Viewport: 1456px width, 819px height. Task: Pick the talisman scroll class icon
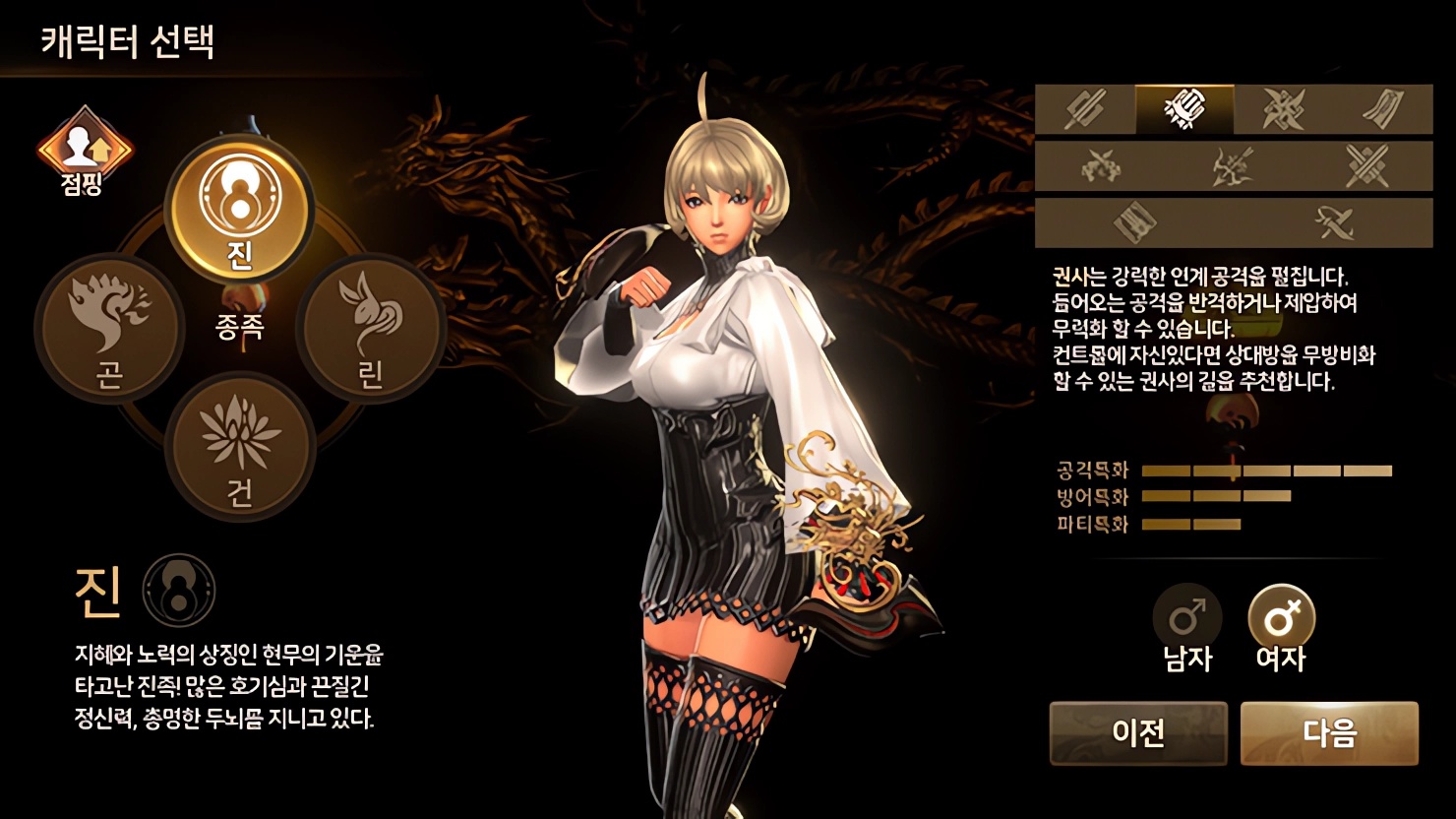pos(1382,108)
